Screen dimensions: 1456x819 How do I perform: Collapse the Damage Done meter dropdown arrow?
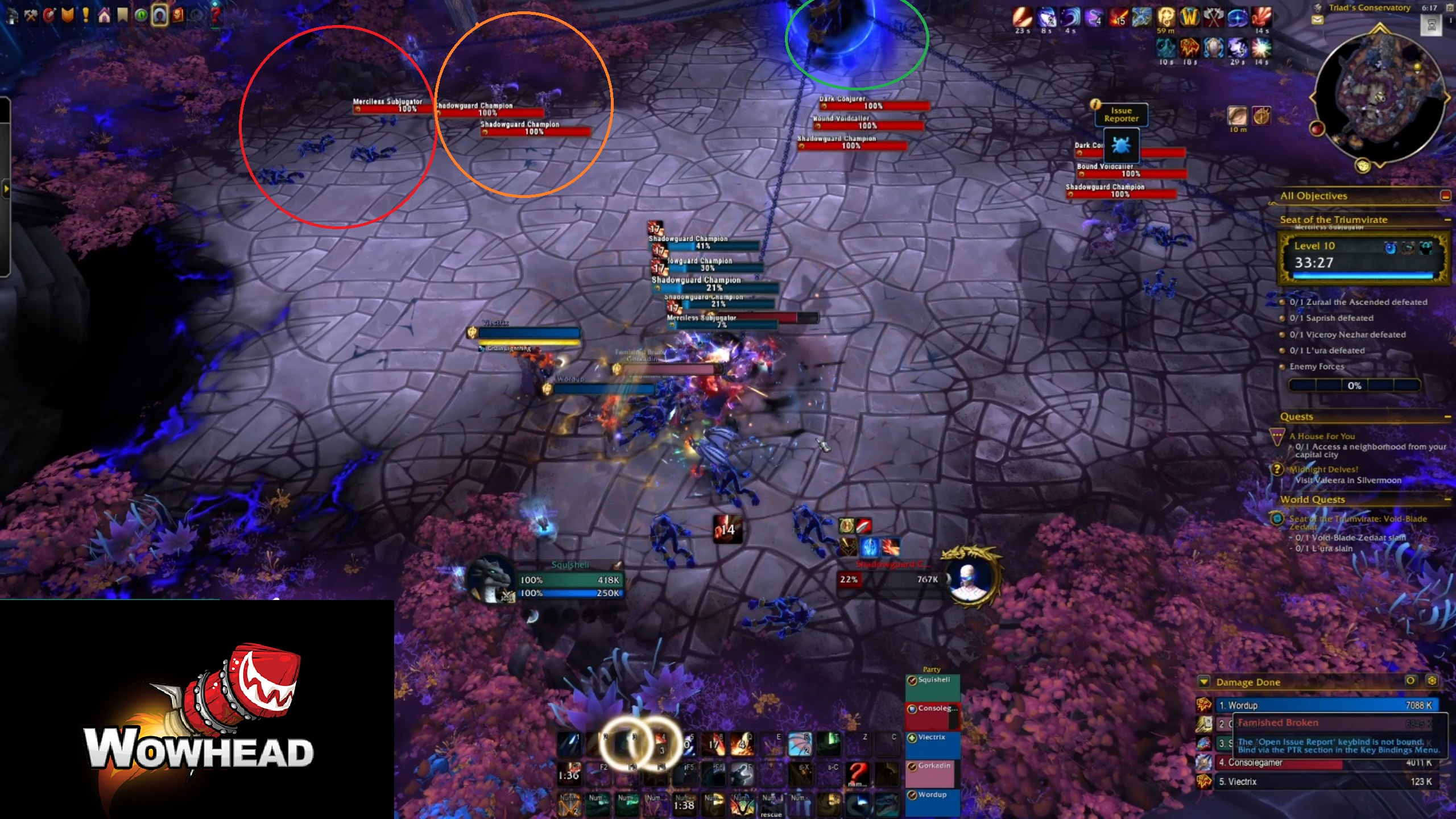[1204, 681]
